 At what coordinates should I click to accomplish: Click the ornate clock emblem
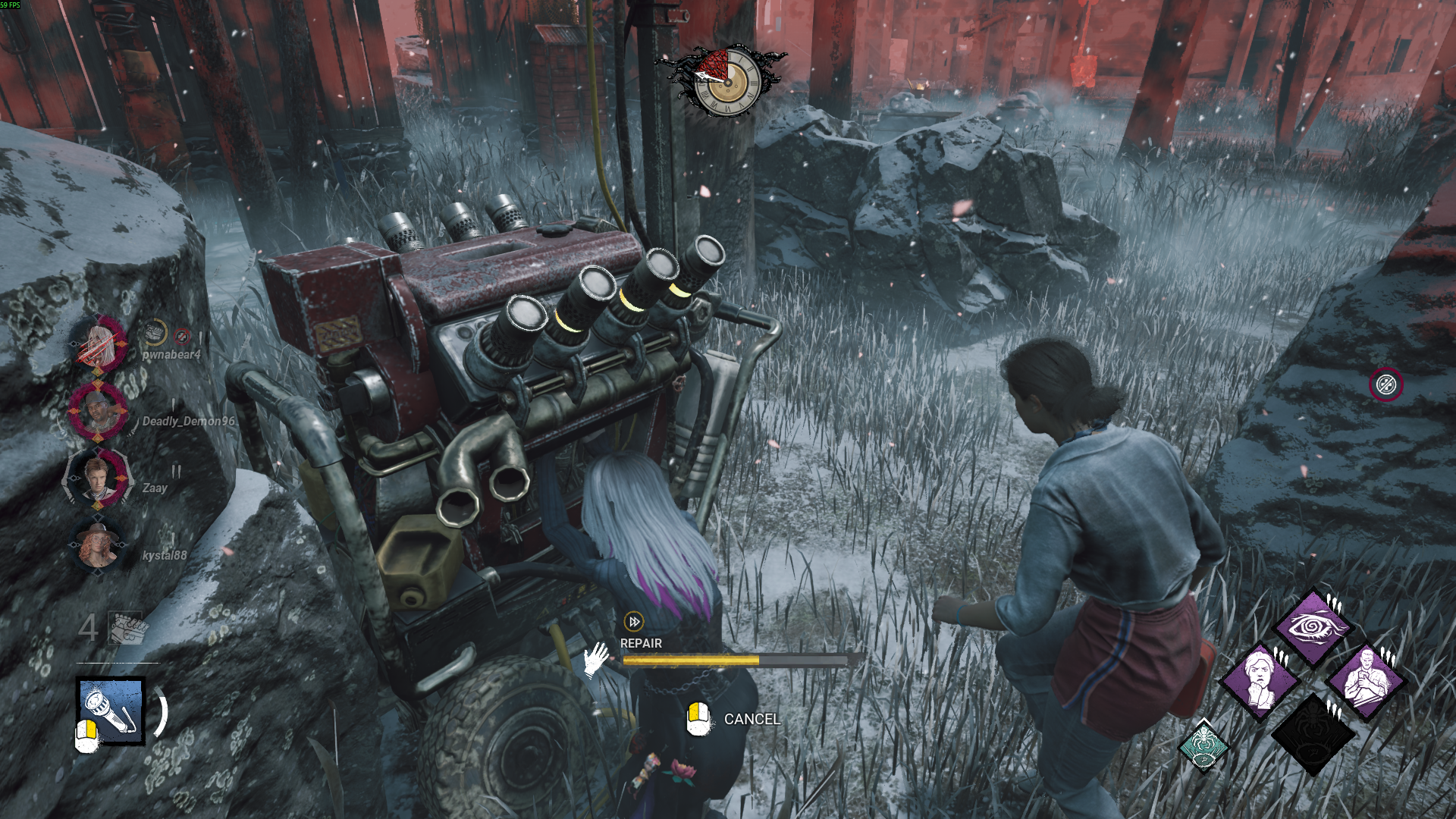pos(726,82)
